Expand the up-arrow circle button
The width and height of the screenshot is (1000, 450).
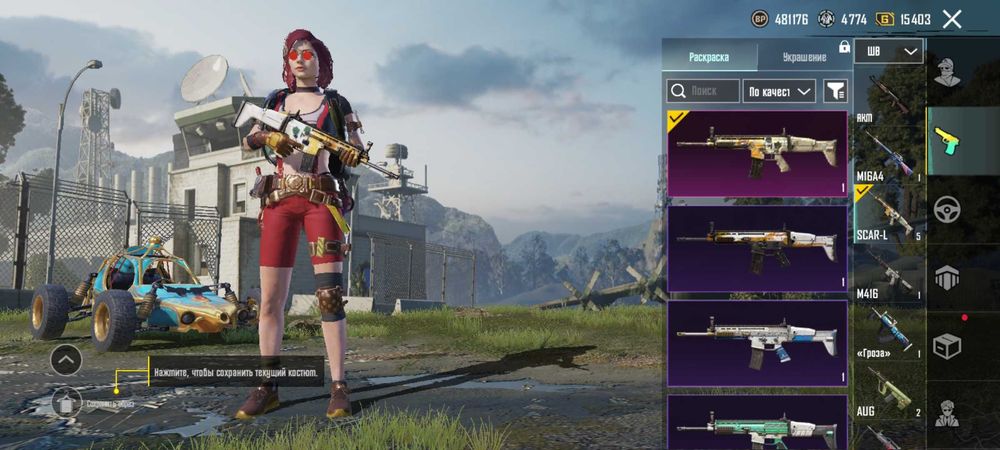[x=66, y=358]
